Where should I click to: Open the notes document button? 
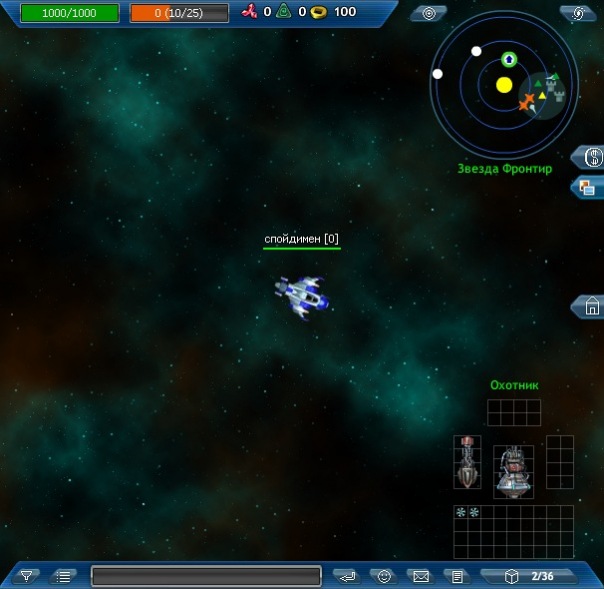tap(456, 576)
